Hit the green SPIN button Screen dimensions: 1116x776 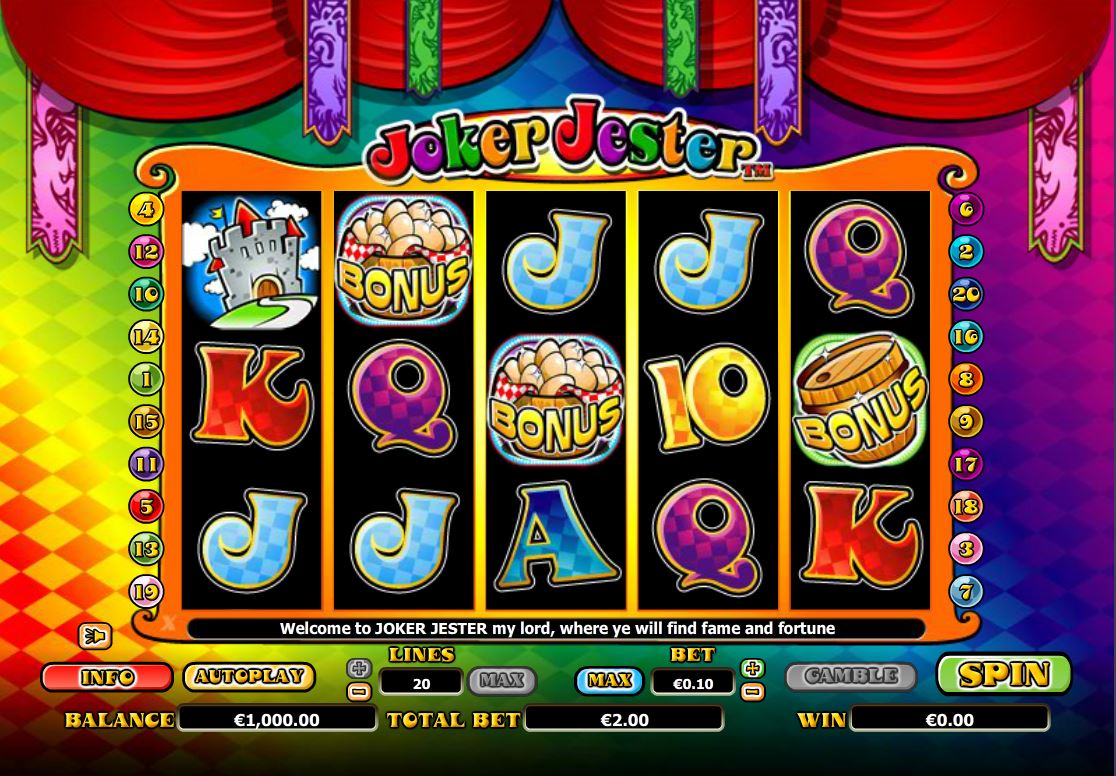click(1003, 675)
